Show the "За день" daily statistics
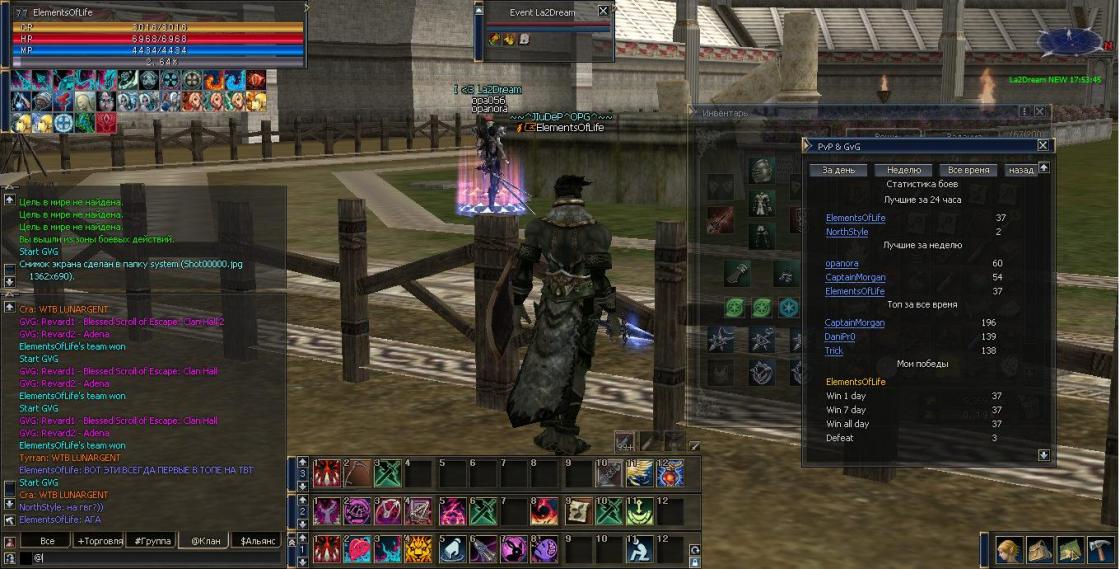The width and height of the screenshot is (1120, 569). tap(838, 170)
